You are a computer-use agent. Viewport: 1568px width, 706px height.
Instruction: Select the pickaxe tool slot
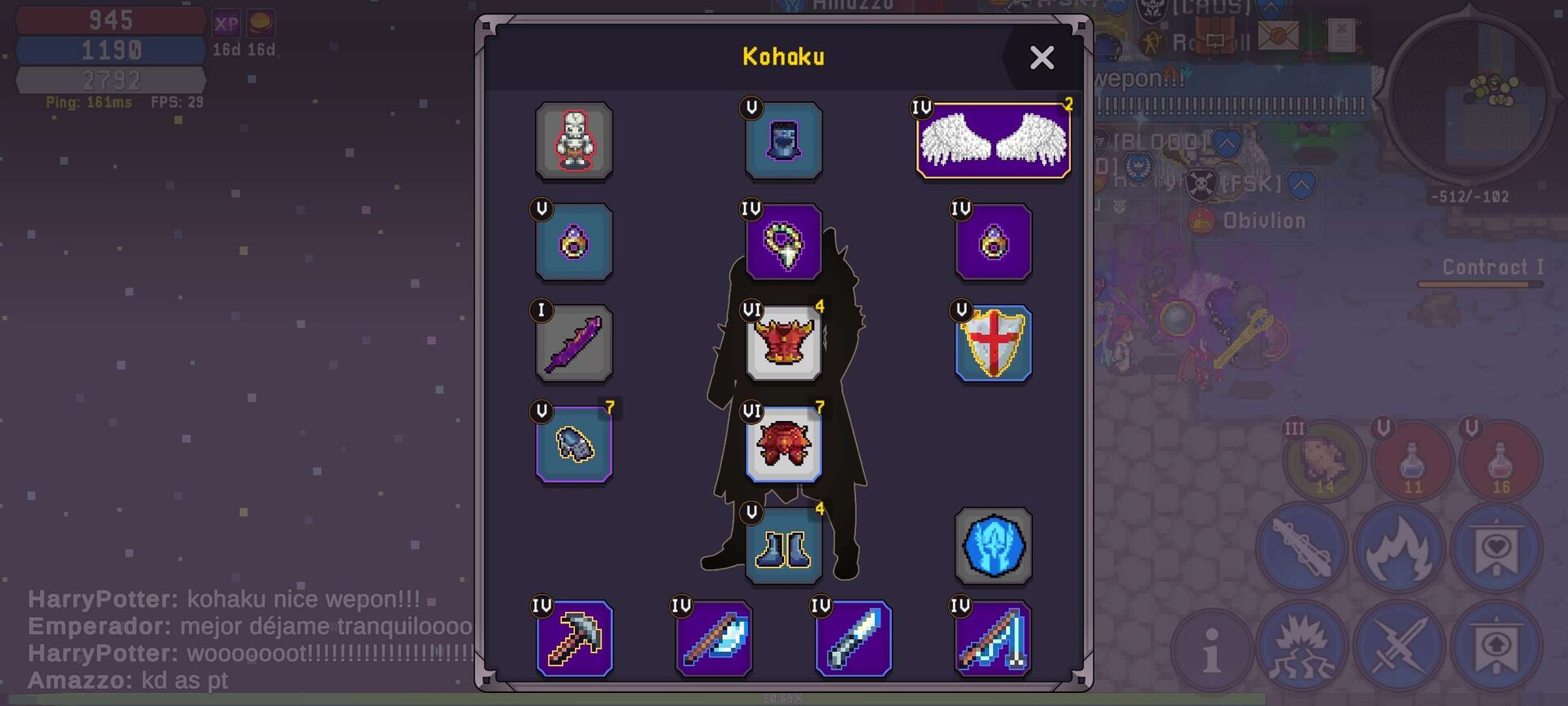(574, 639)
